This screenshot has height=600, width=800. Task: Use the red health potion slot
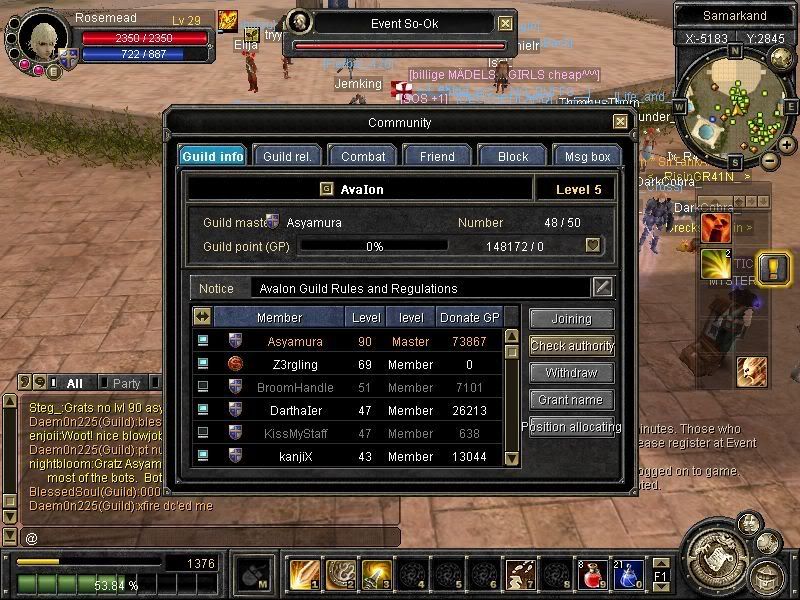pyautogui.click(x=593, y=576)
